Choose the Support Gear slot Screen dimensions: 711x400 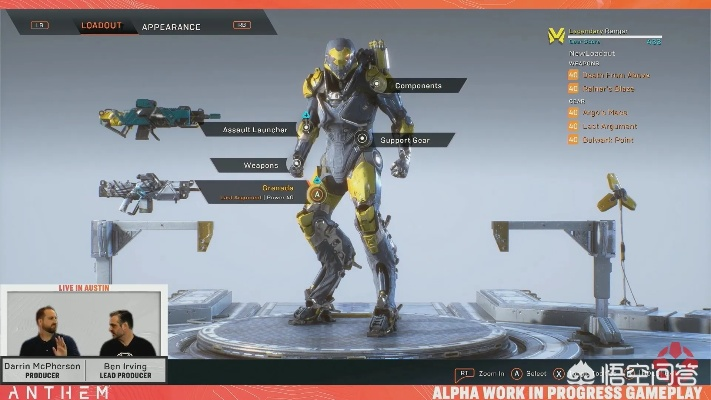pyautogui.click(x=404, y=140)
